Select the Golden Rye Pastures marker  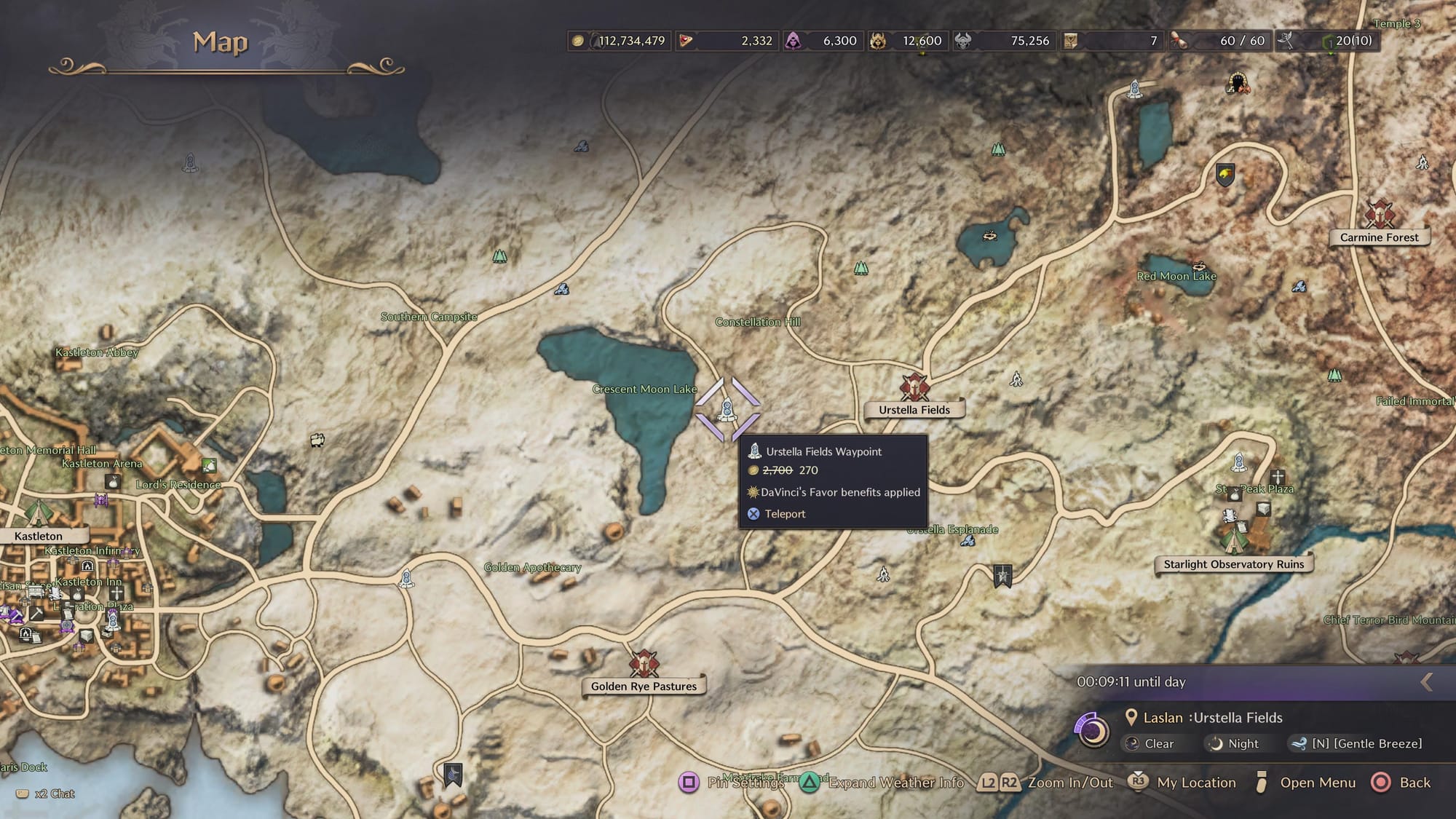[x=644, y=664]
